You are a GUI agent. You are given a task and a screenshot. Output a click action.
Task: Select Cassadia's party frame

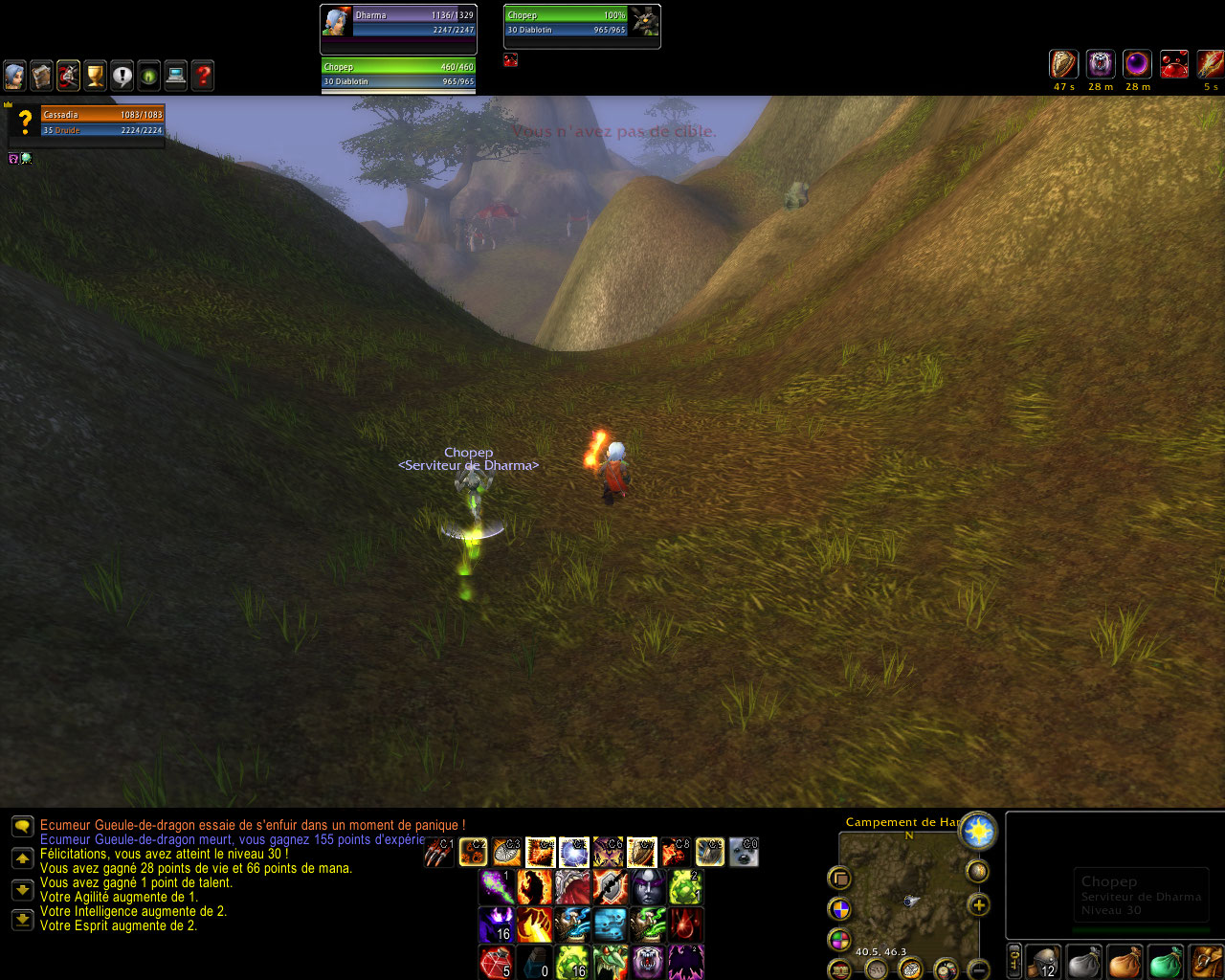[x=101, y=122]
